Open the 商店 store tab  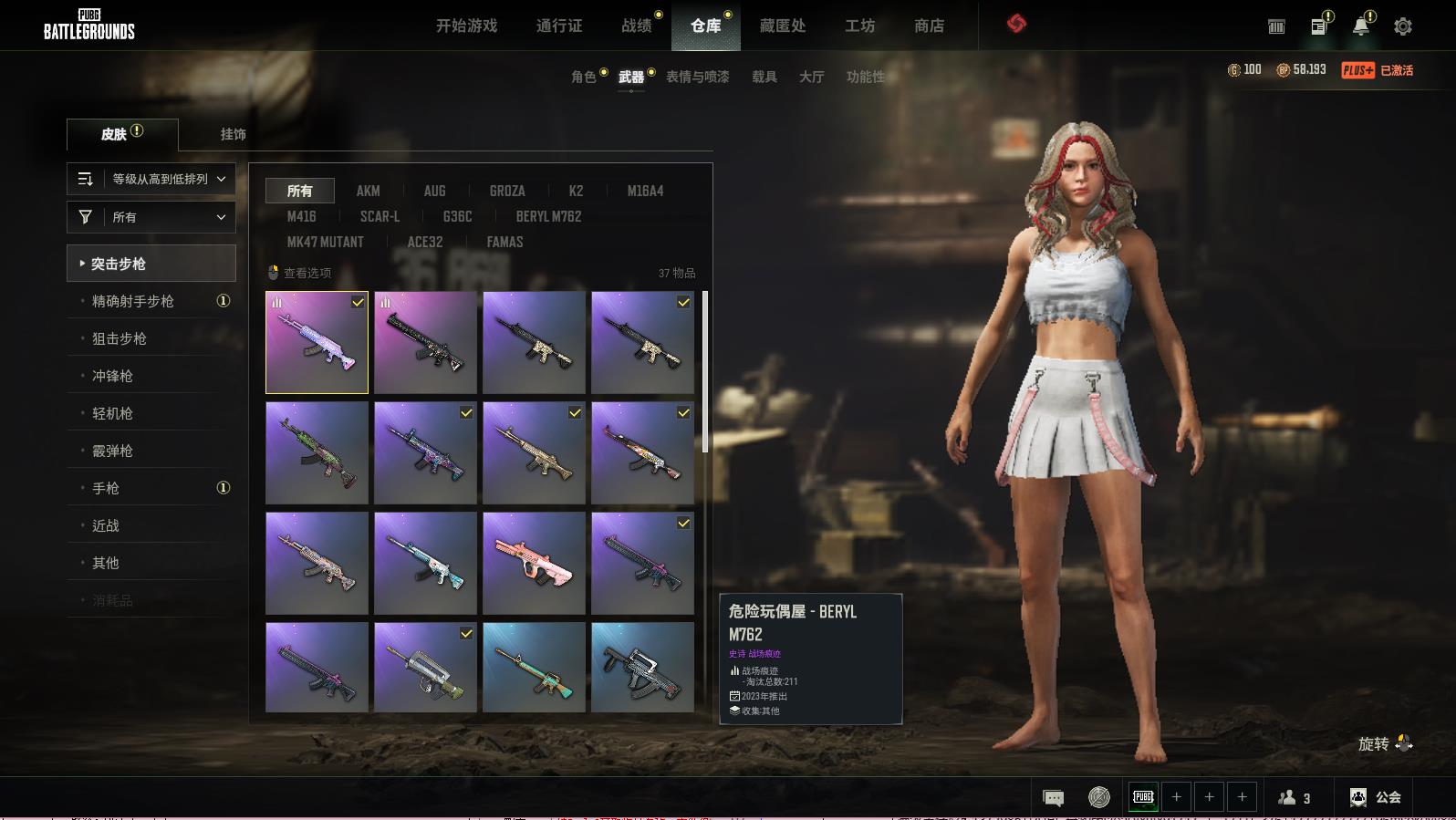click(x=929, y=26)
